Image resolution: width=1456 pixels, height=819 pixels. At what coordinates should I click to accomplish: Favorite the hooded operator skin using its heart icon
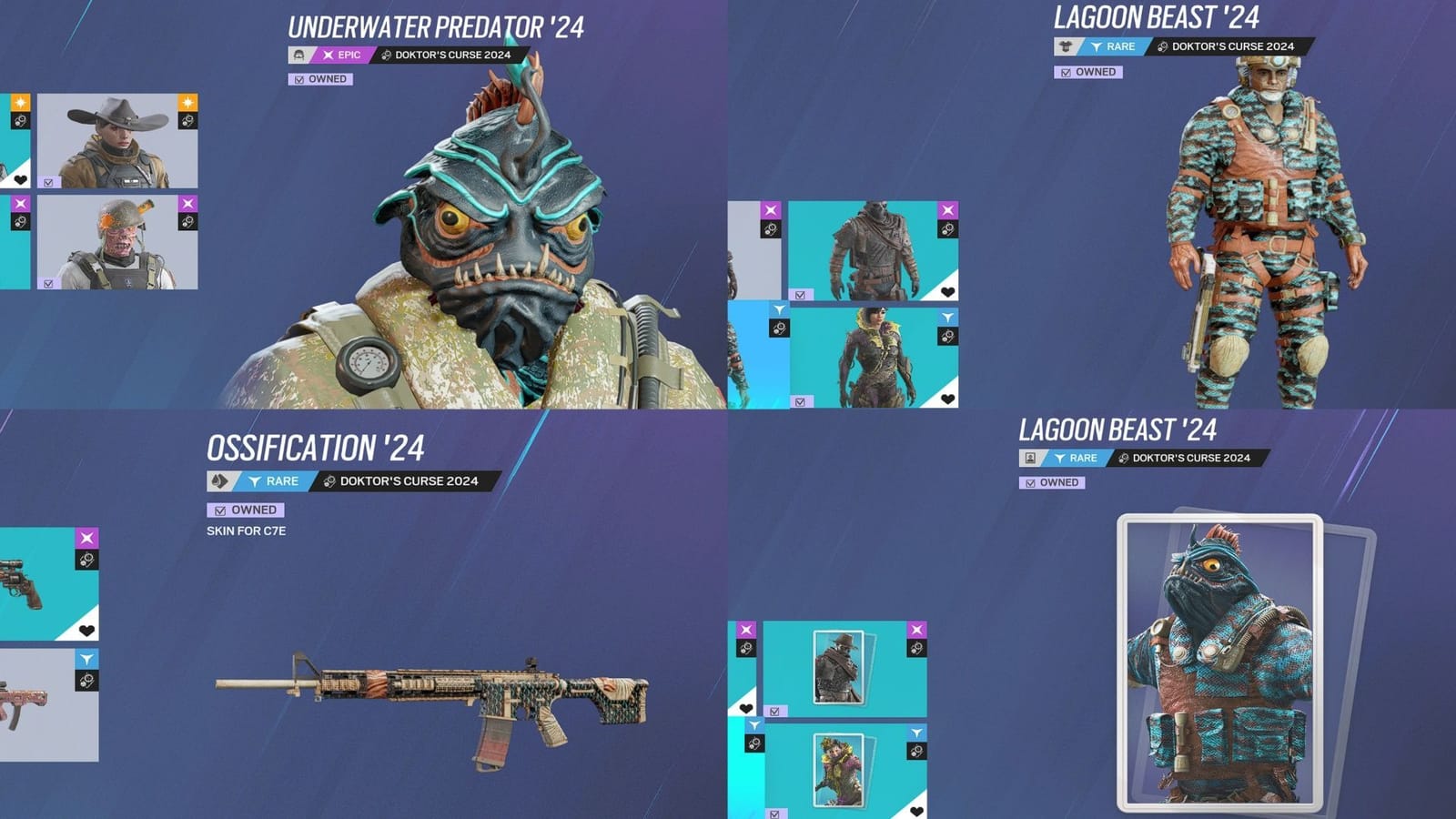947,292
